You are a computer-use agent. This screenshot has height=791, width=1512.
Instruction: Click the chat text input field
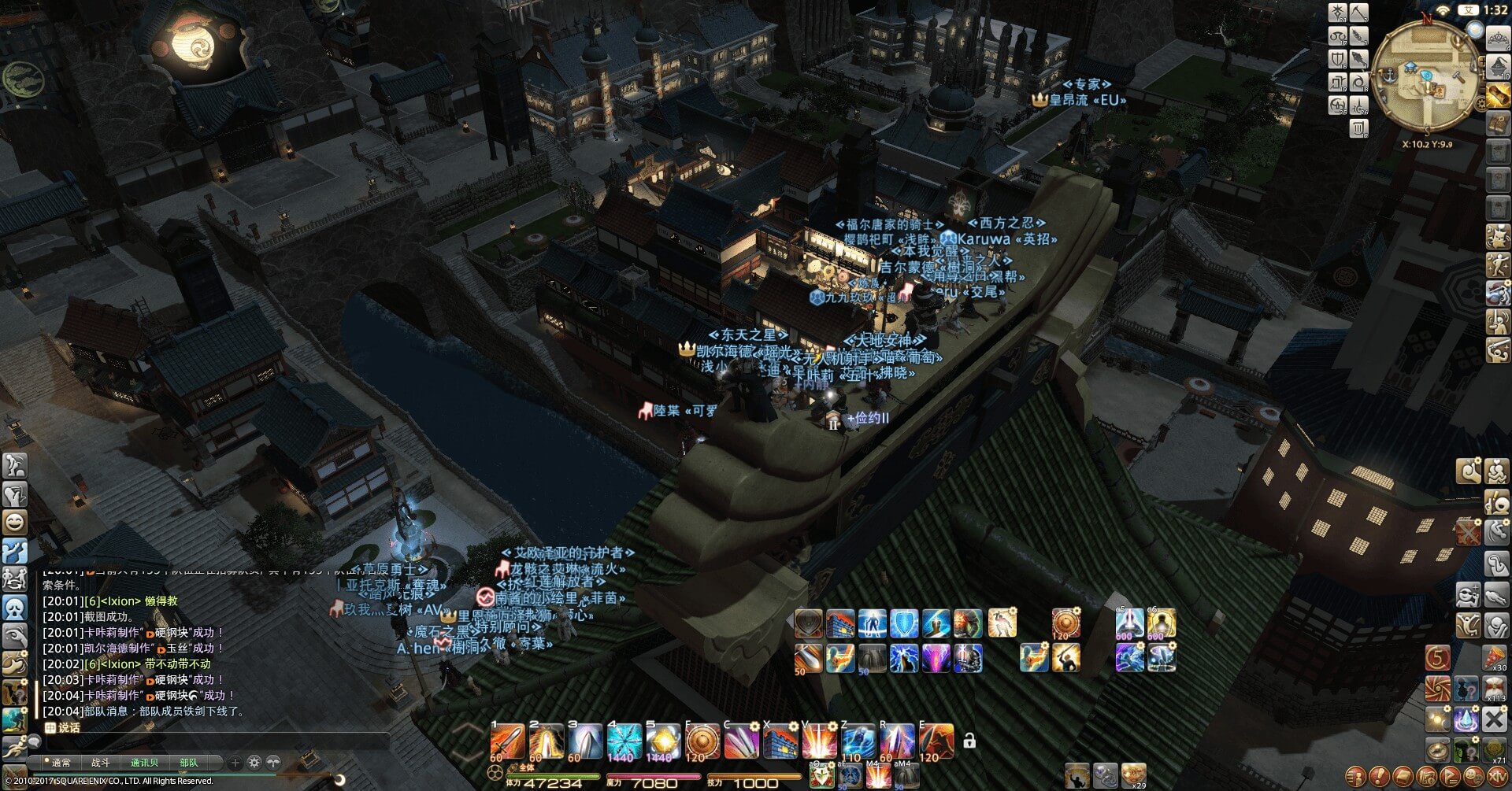213,741
